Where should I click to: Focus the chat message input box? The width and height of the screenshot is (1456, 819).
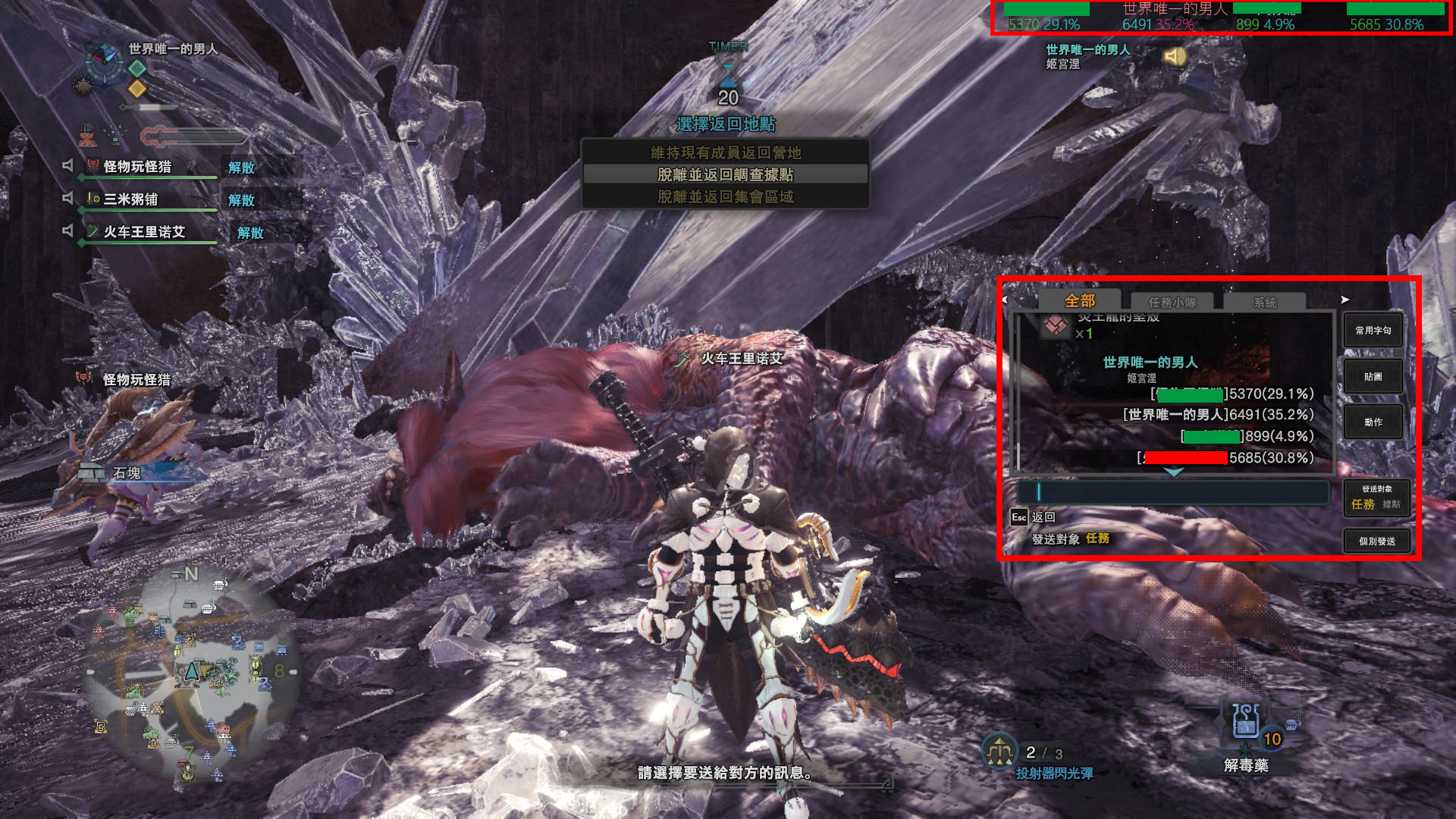[1172, 492]
